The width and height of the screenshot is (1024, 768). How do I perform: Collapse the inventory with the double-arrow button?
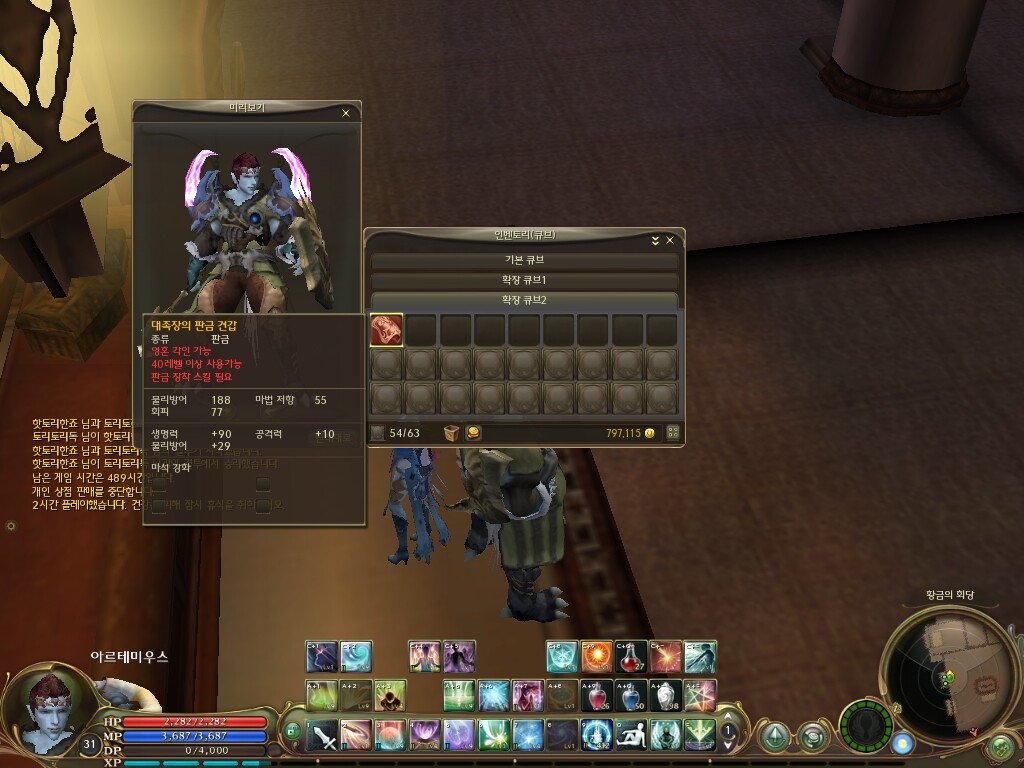coord(655,240)
